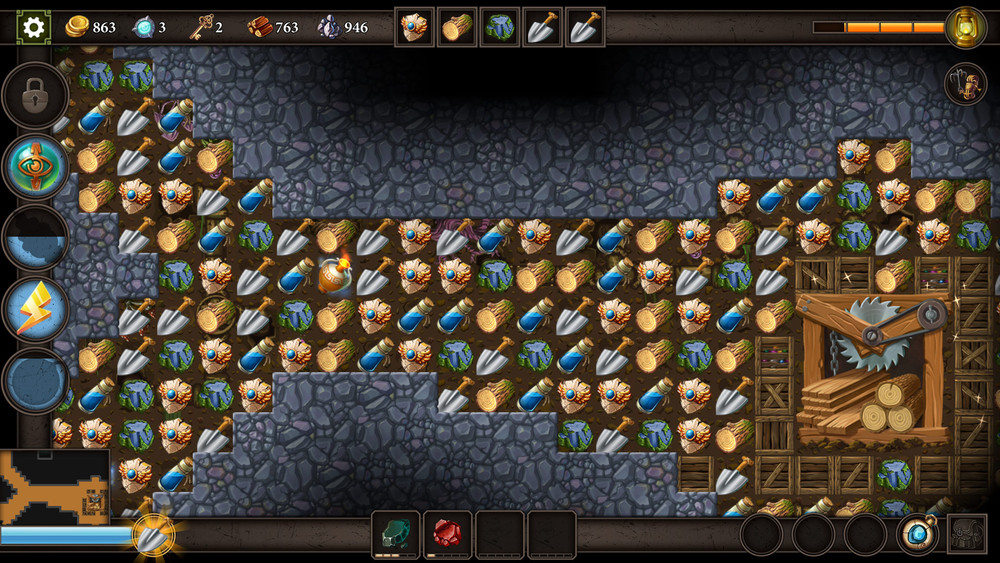Activate the eye vision ability
Viewport: 1000px width, 563px height.
tap(36, 167)
